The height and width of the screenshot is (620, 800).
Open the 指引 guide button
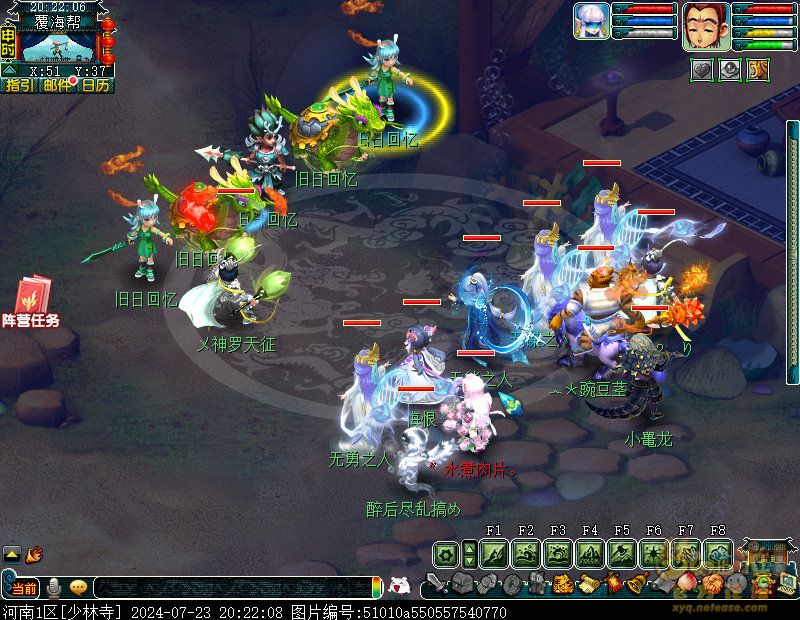pos(18,86)
